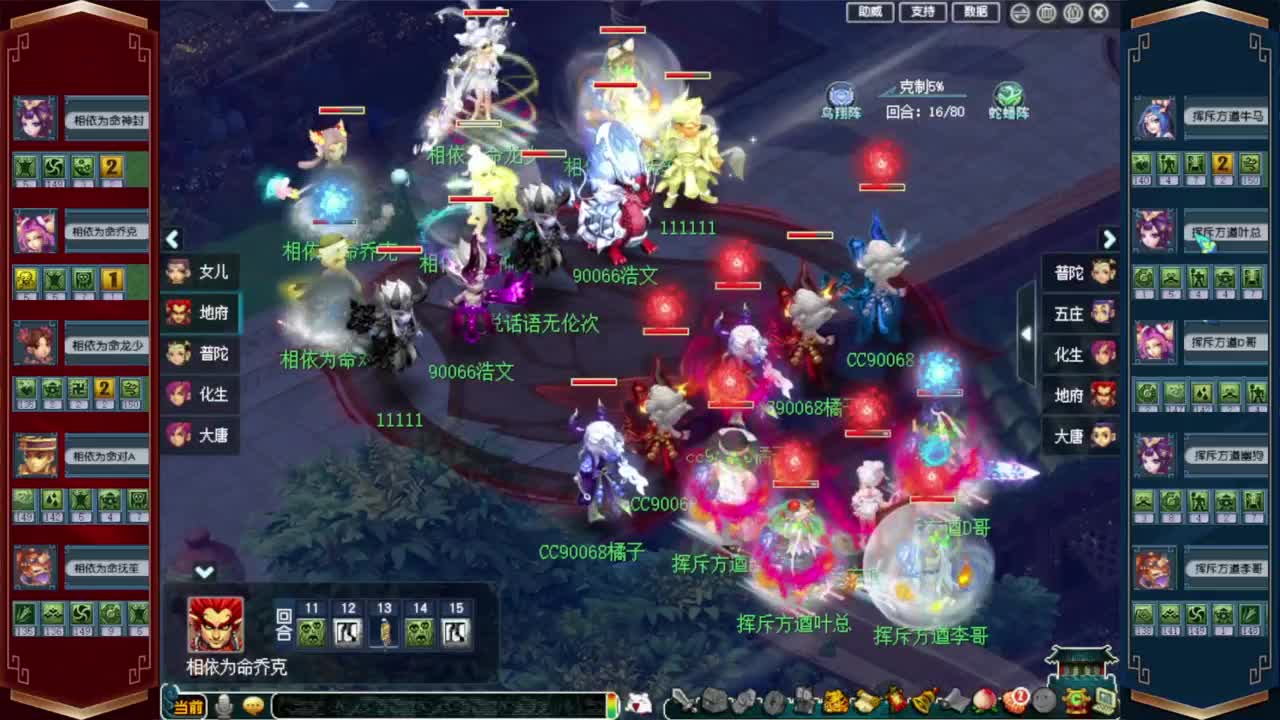Click the left-pointing arrow beside ally list

coord(173,240)
